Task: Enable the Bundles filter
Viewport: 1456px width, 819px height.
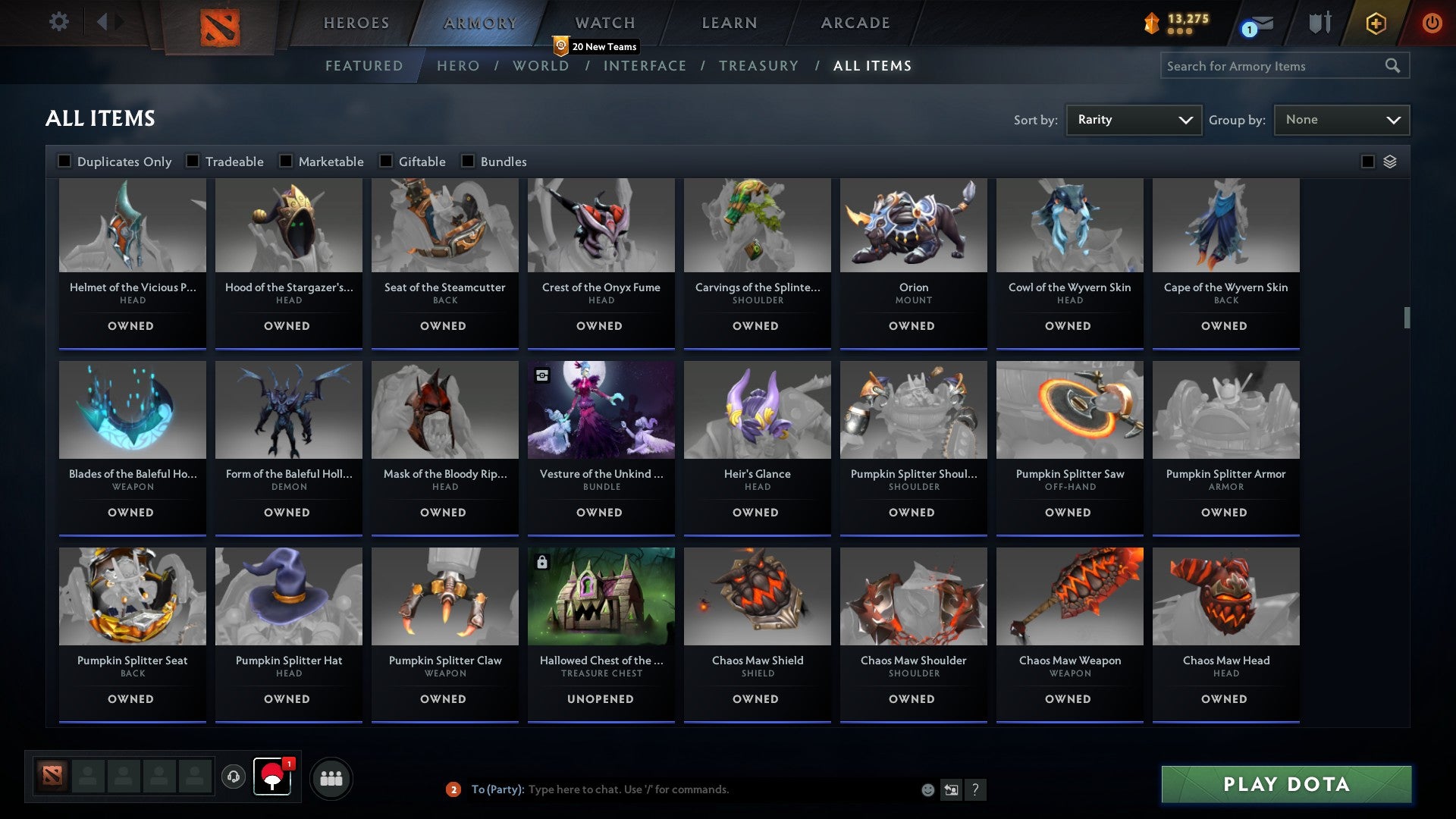Action: pyautogui.click(x=468, y=161)
